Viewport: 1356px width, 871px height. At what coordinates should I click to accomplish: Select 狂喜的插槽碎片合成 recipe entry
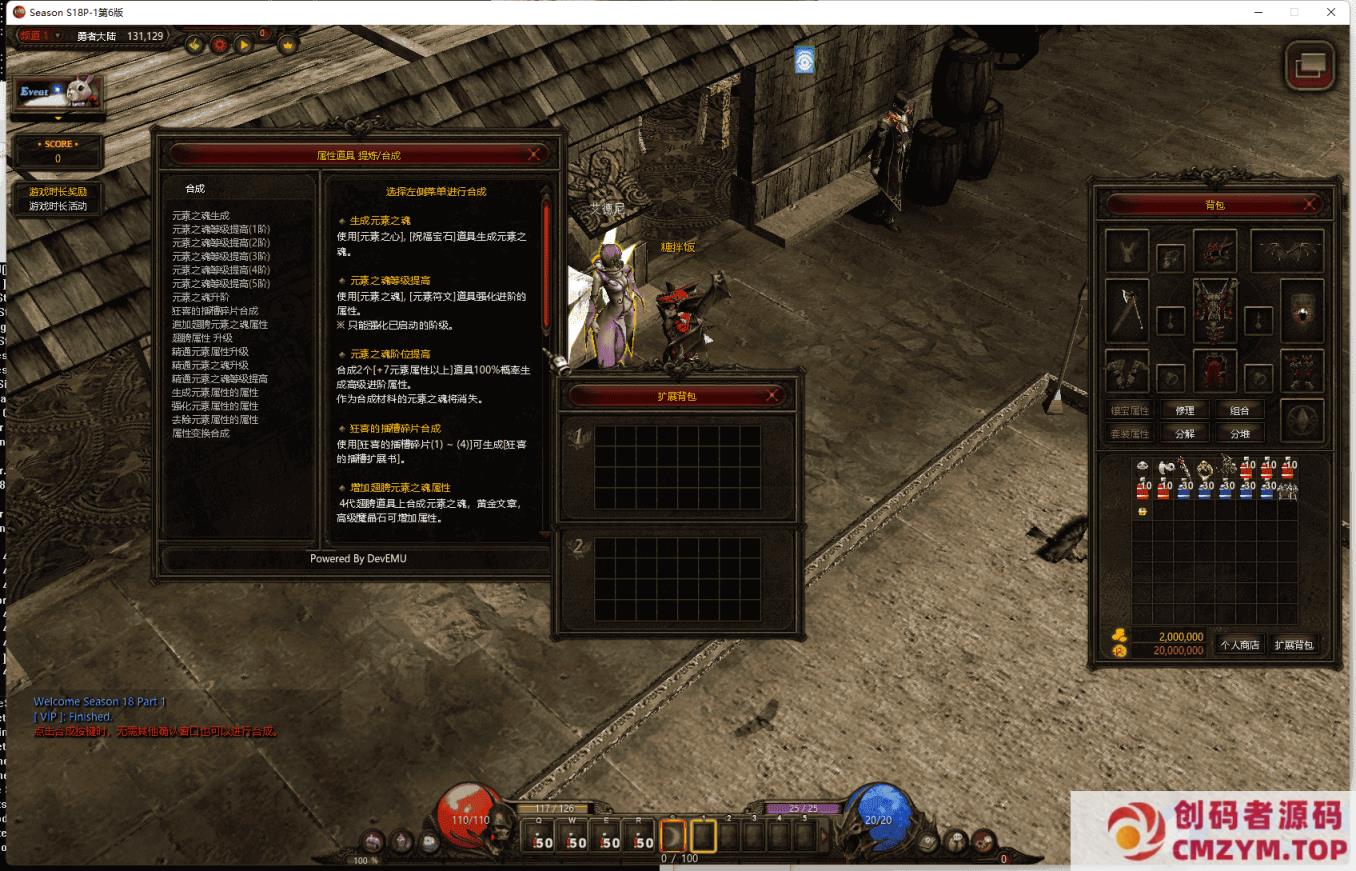pyautogui.click(x=214, y=311)
